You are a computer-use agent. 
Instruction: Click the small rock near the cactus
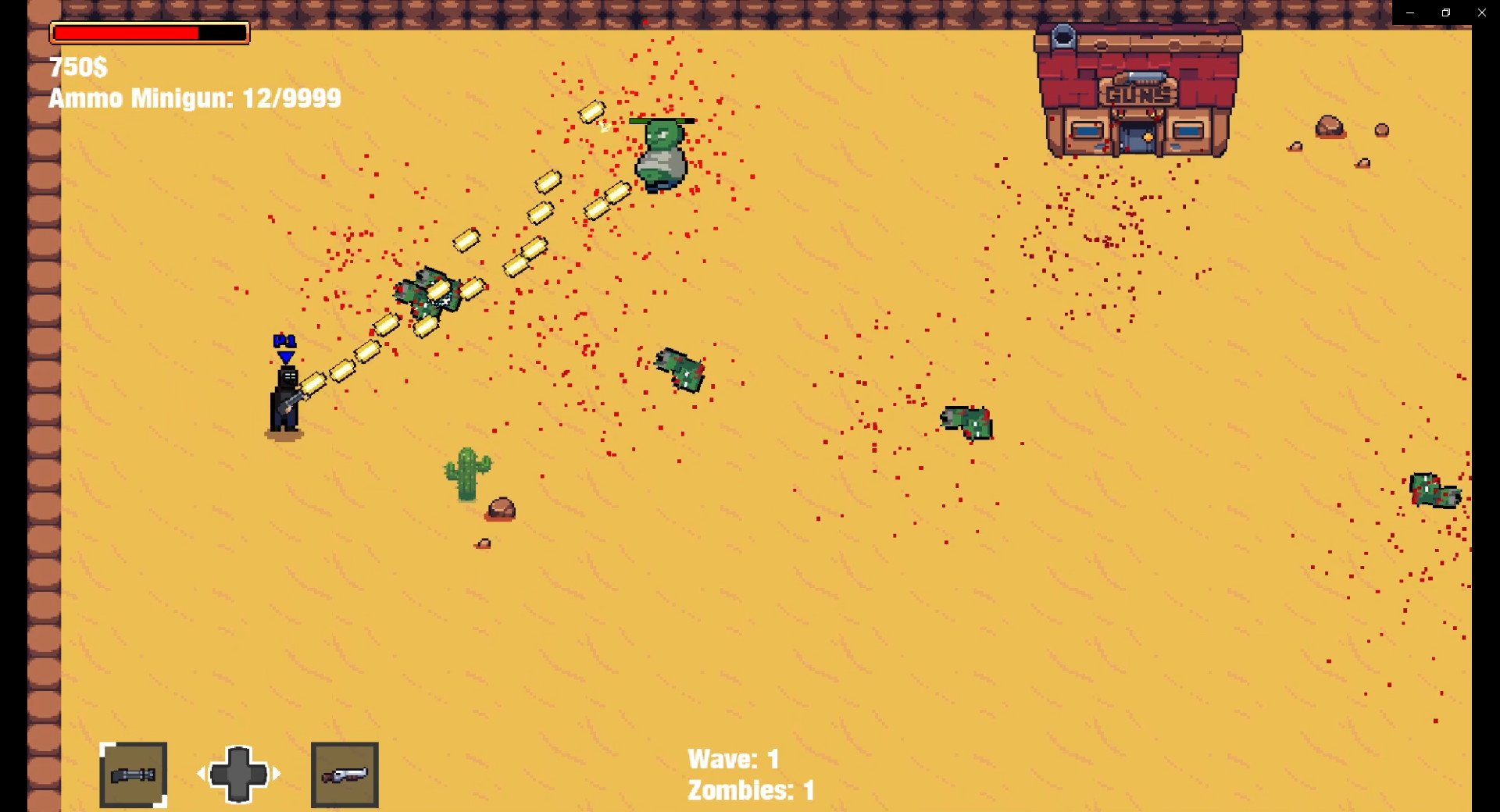coord(501,509)
